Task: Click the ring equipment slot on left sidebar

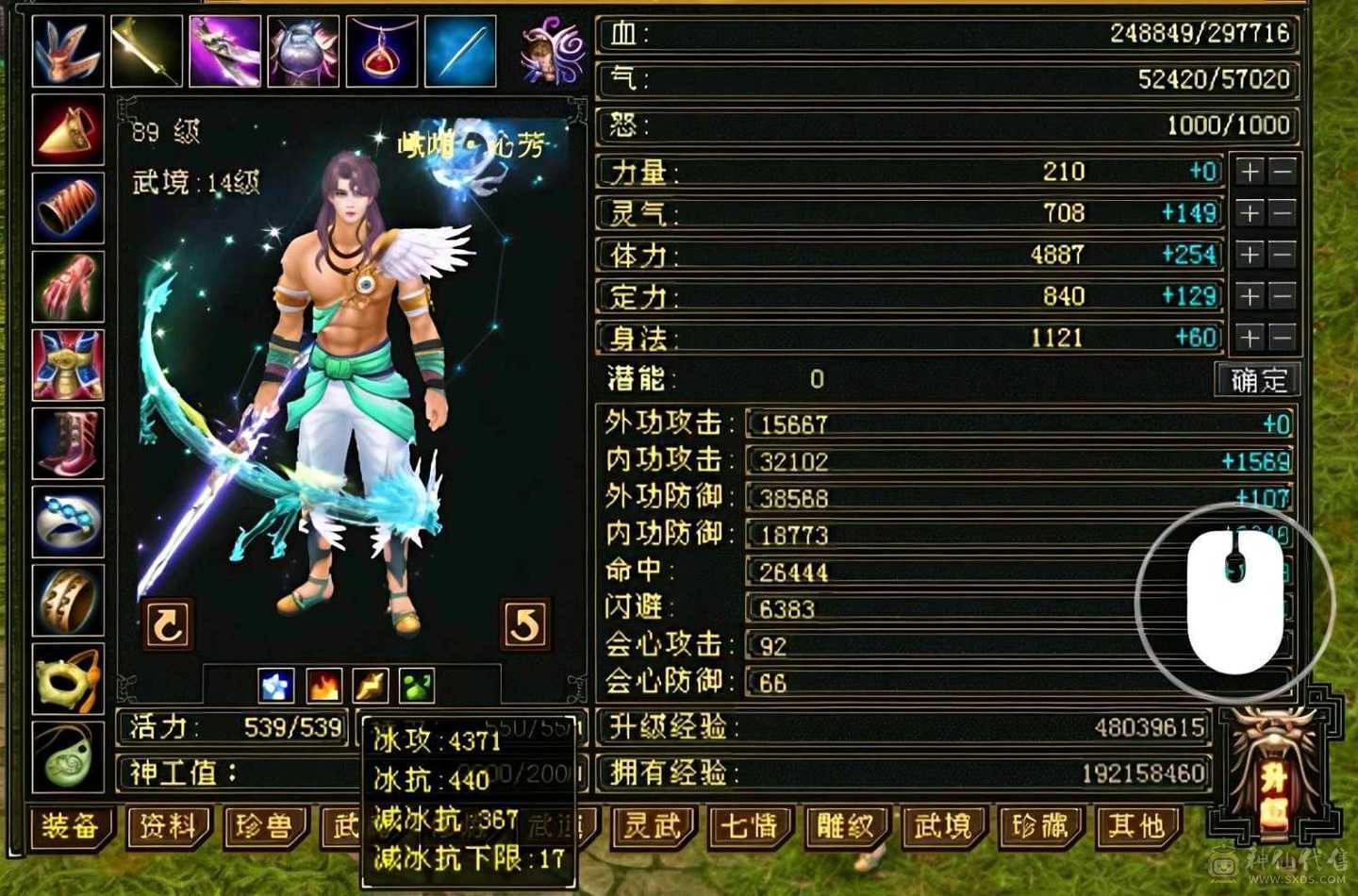Action: tap(68, 522)
